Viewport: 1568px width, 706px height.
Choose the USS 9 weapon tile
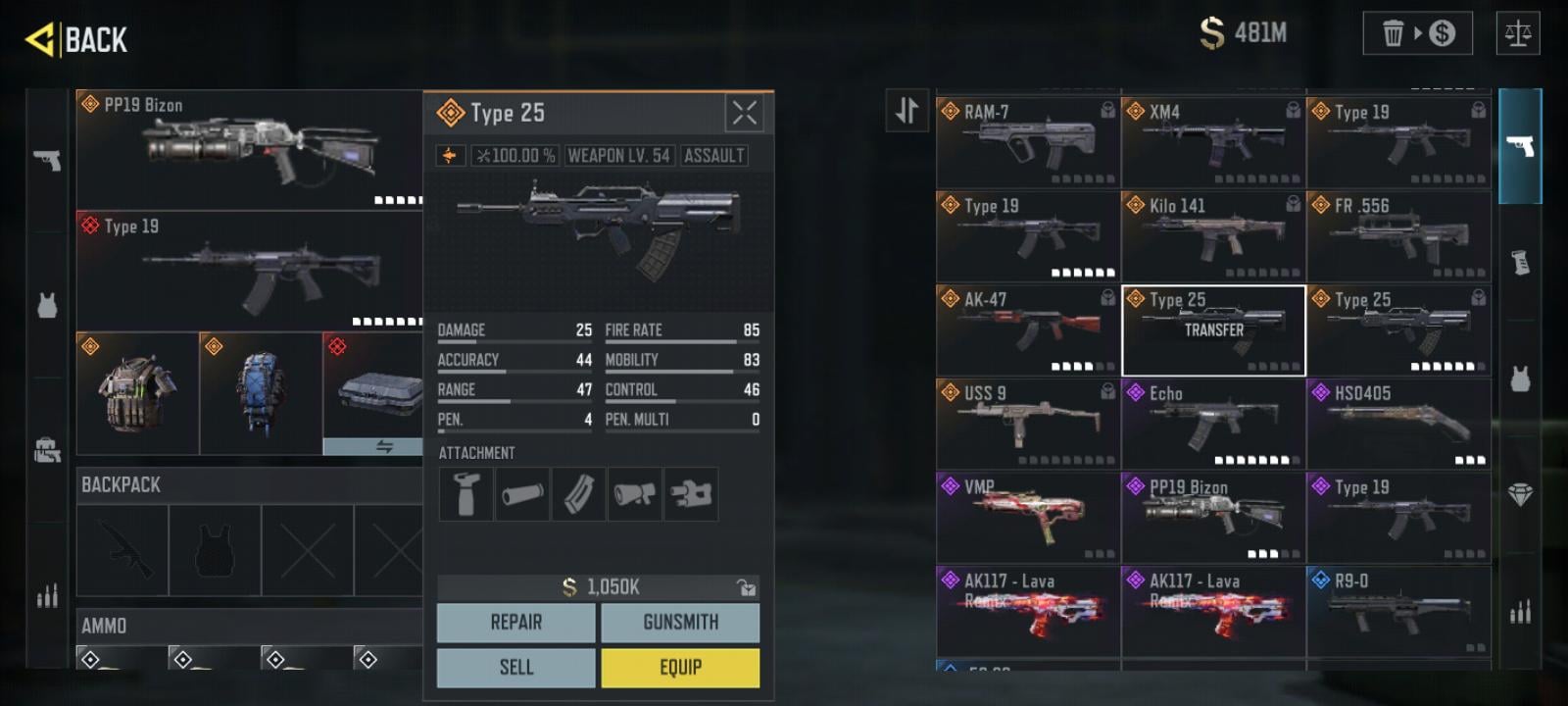coord(1027,425)
